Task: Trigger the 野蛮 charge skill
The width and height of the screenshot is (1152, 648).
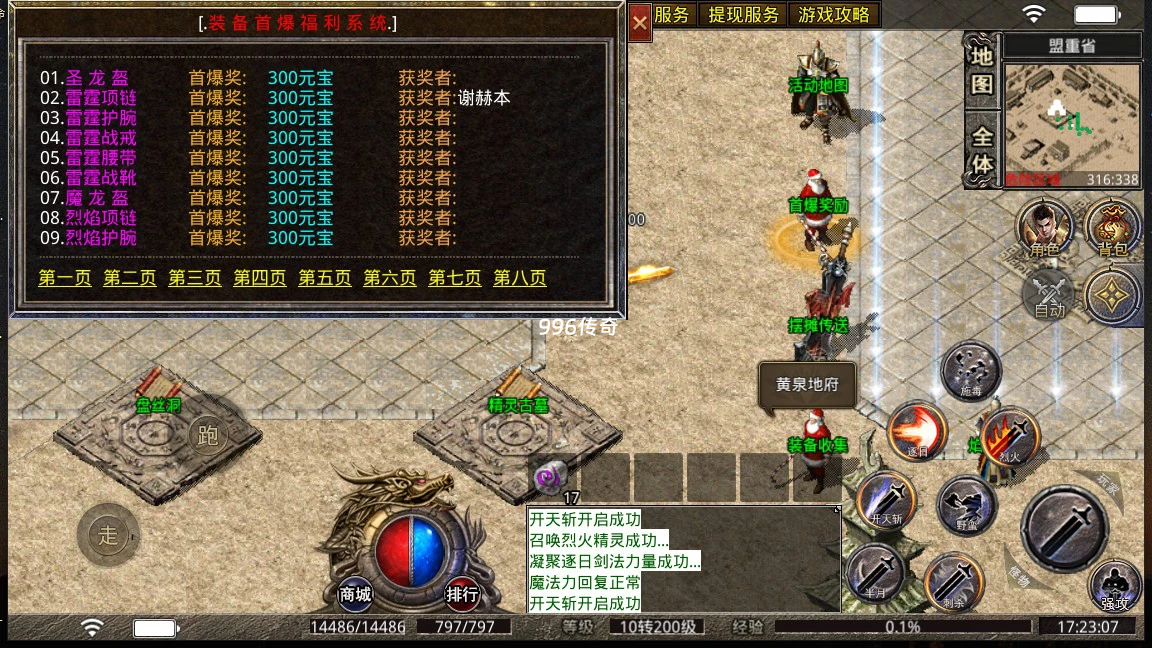Action: click(966, 506)
